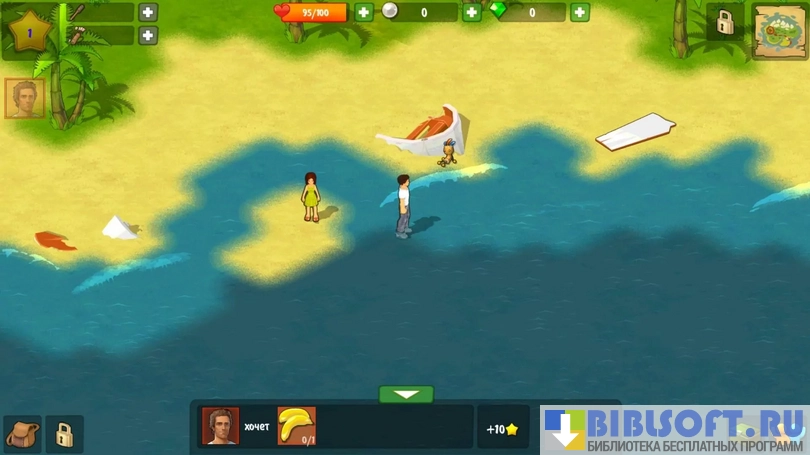Open the island map
810x455 pixels.
coord(780,32)
